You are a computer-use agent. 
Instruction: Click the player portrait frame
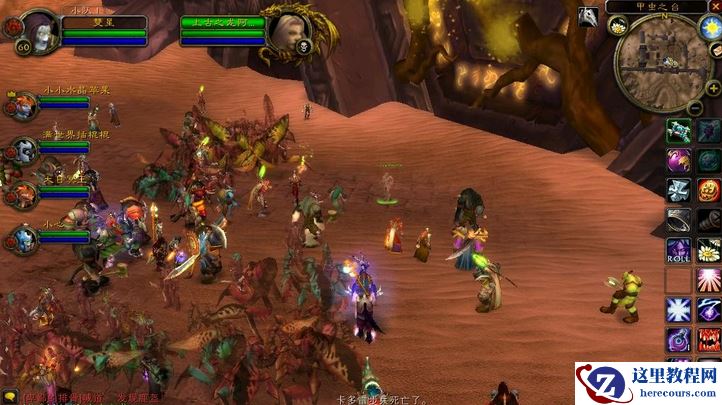[x=38, y=30]
